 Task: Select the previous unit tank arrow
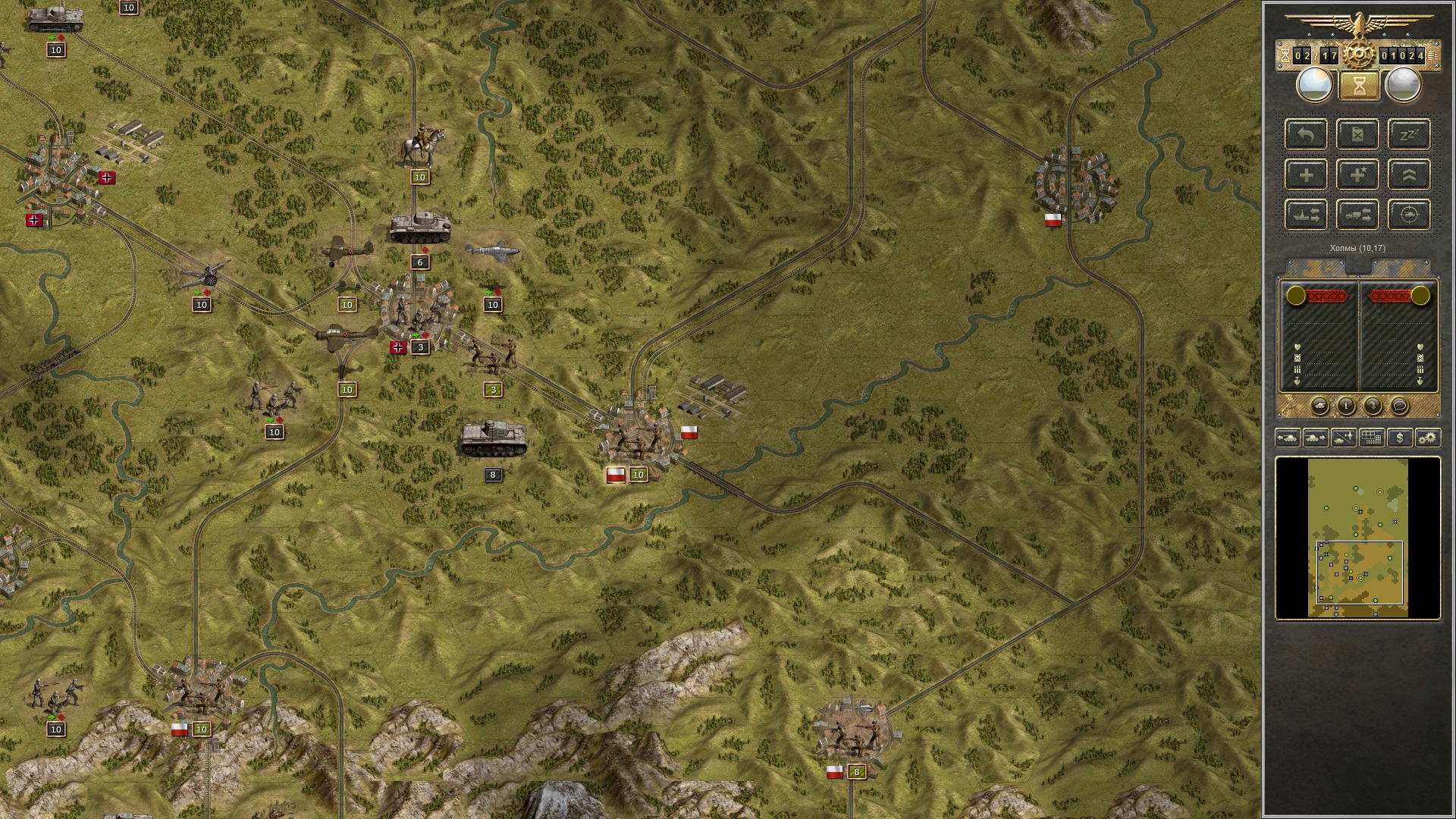pyautogui.click(x=1288, y=438)
